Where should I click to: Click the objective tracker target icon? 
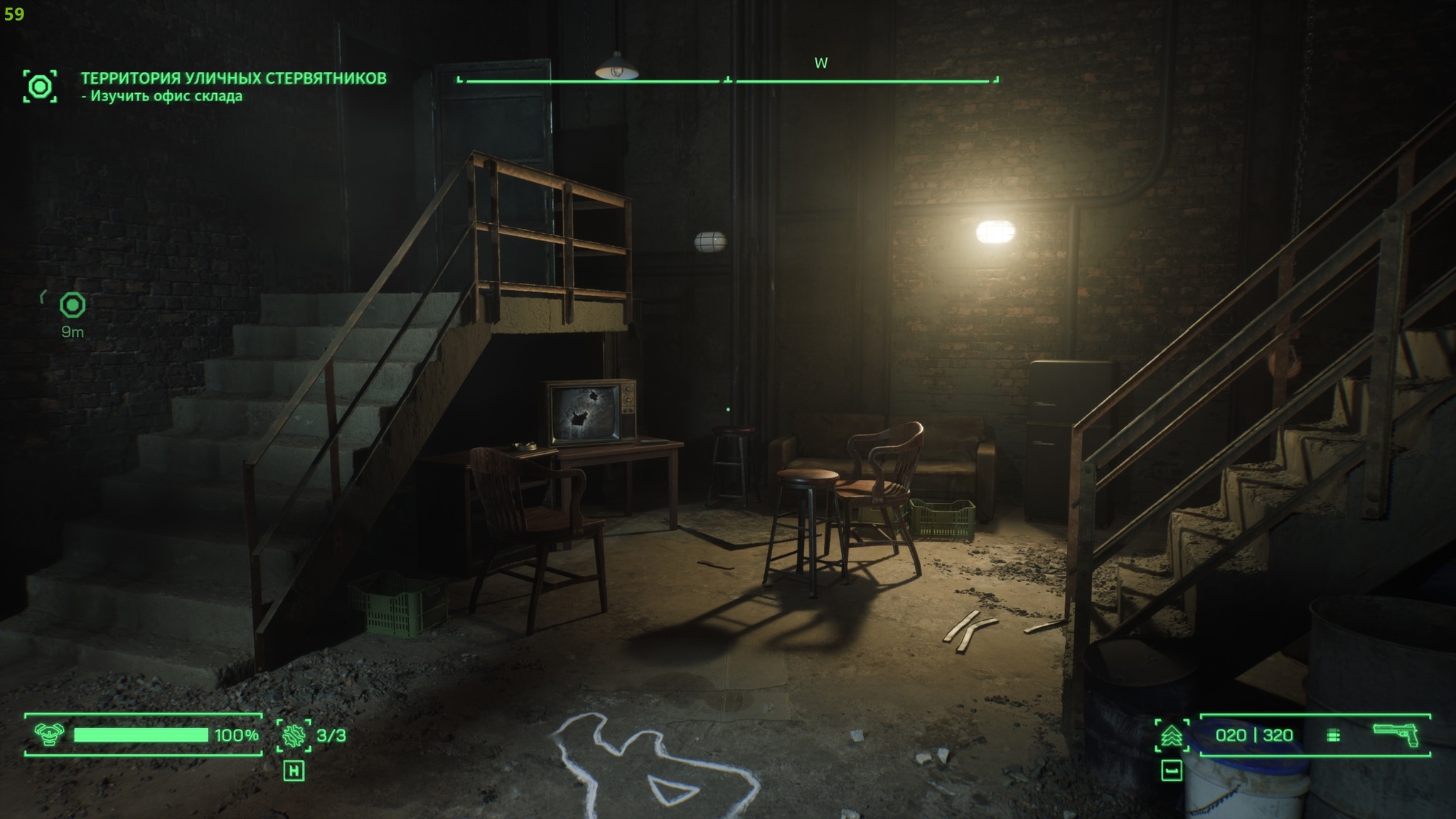(40, 86)
